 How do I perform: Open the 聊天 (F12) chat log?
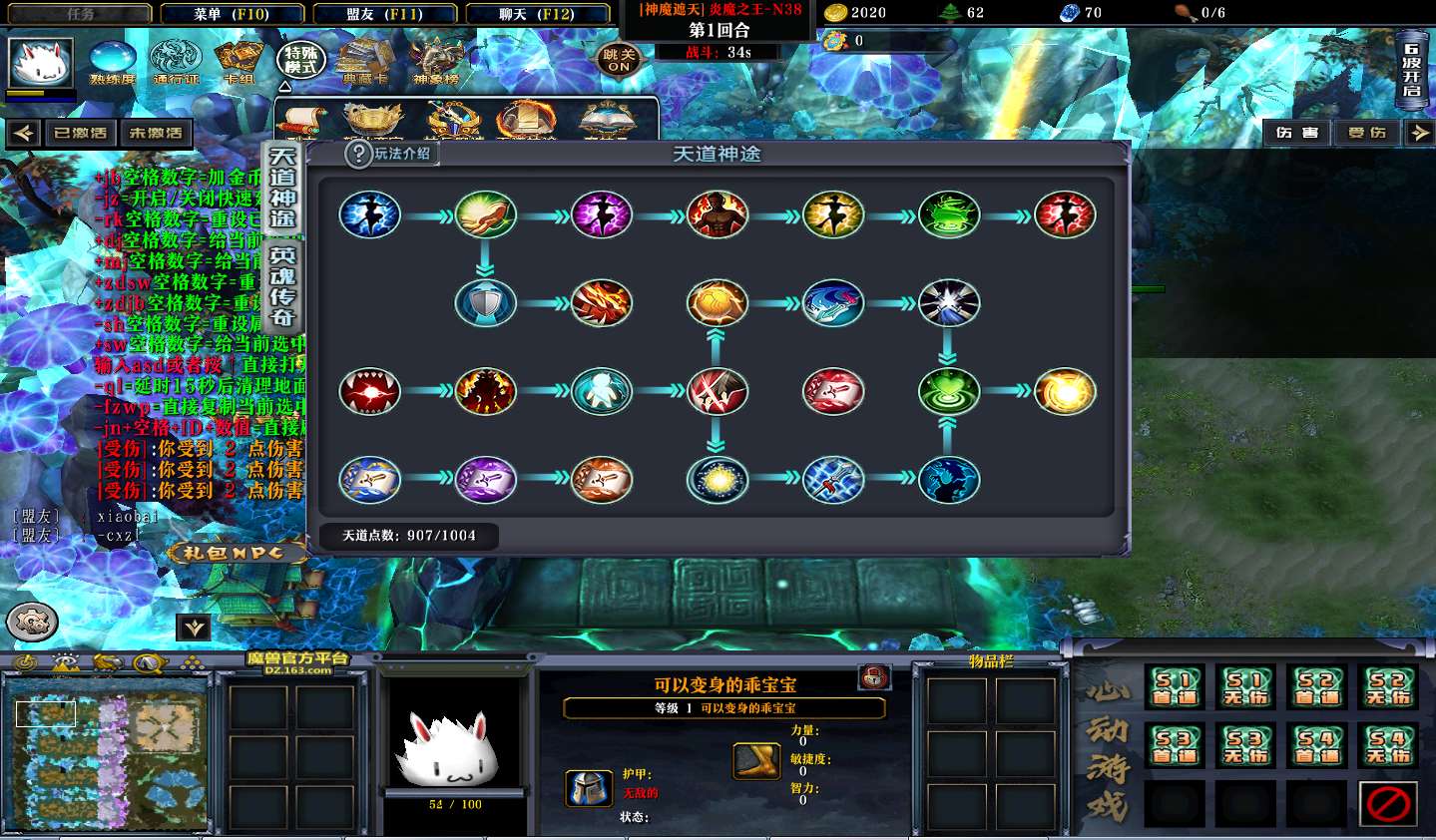tap(536, 14)
